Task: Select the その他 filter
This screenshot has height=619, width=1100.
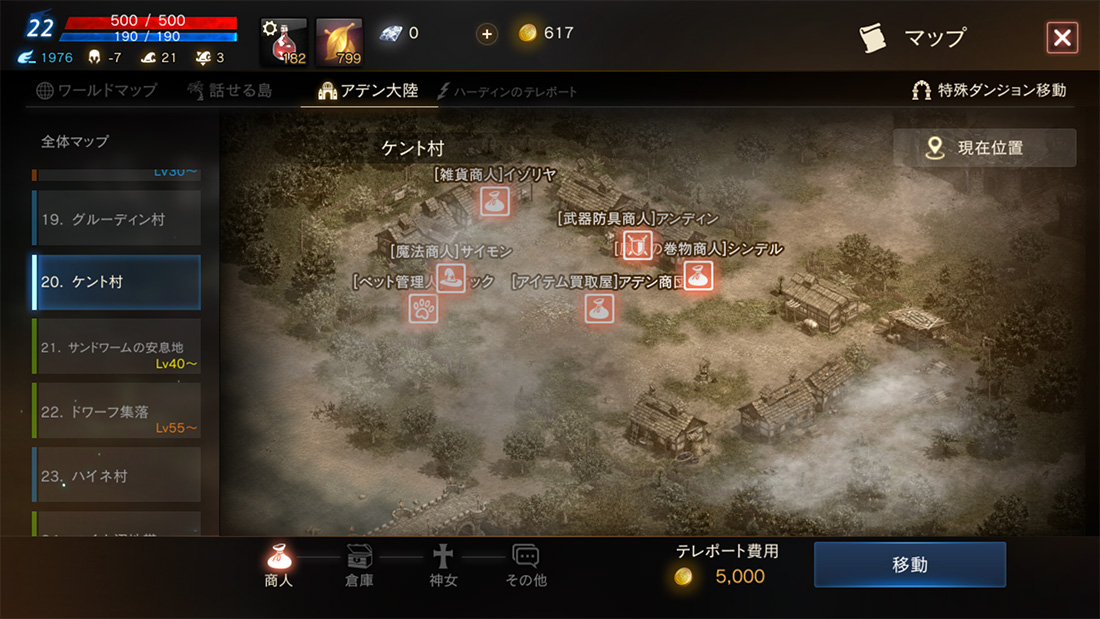Action: tap(526, 566)
